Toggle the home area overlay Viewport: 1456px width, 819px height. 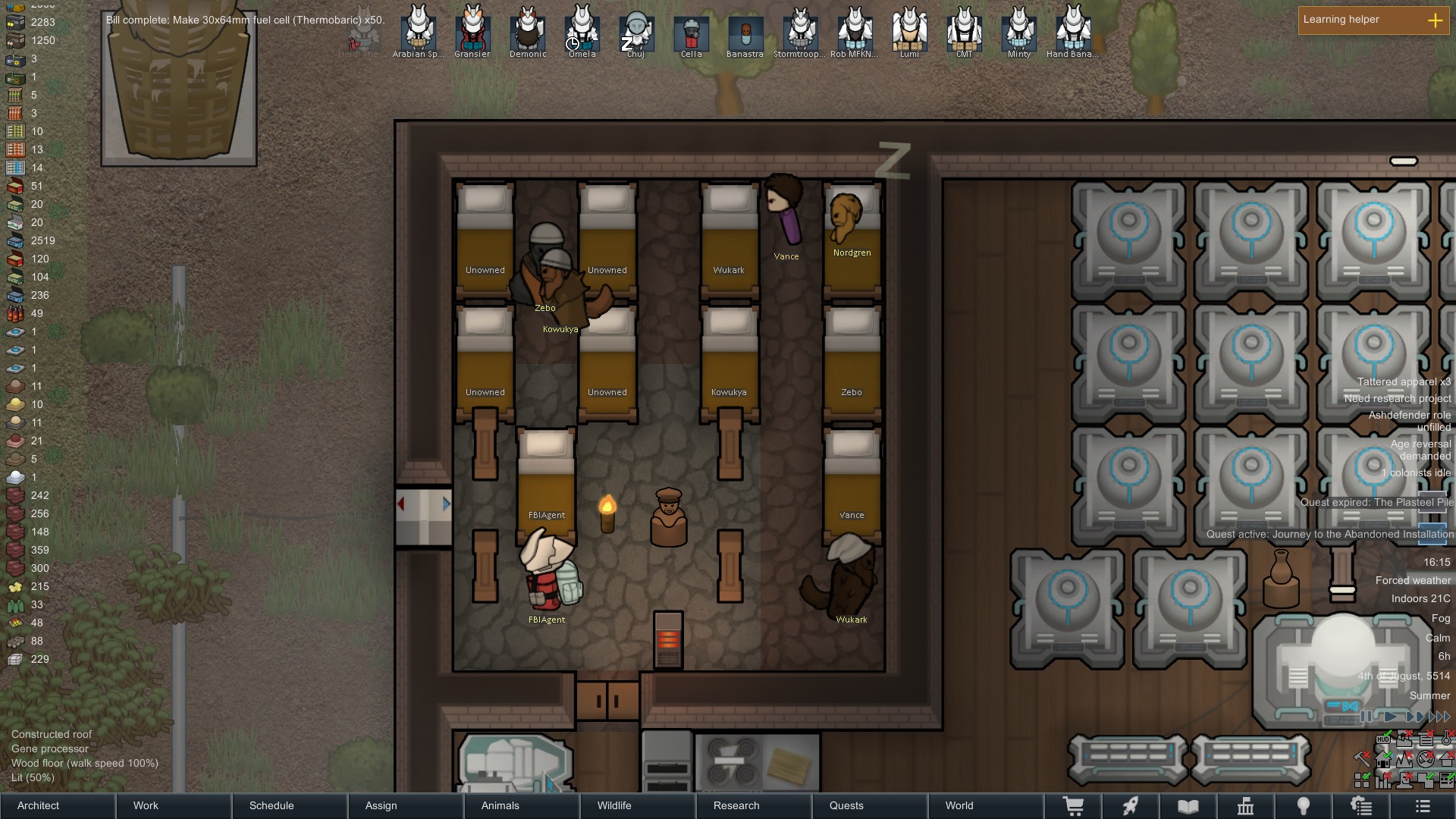(x=1383, y=759)
